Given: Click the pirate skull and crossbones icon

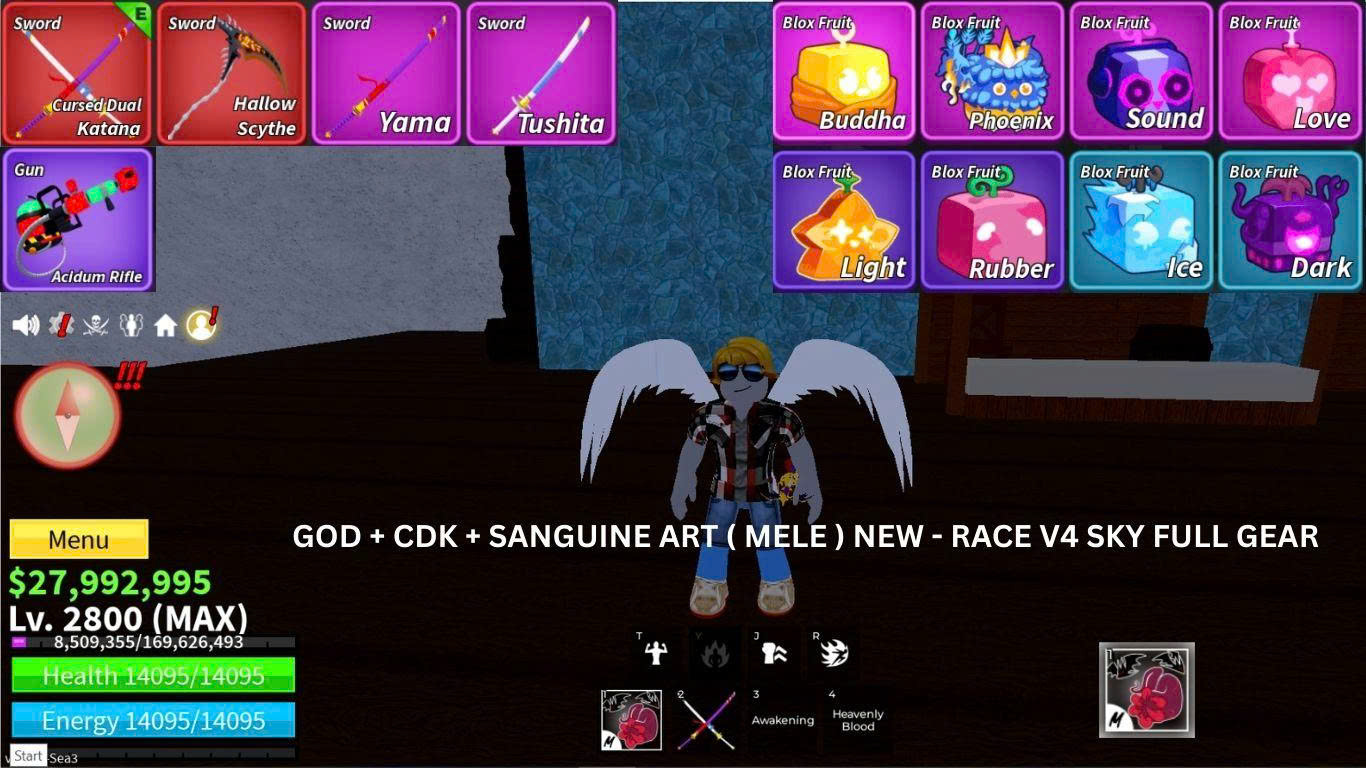Looking at the screenshot, I should [x=95, y=323].
